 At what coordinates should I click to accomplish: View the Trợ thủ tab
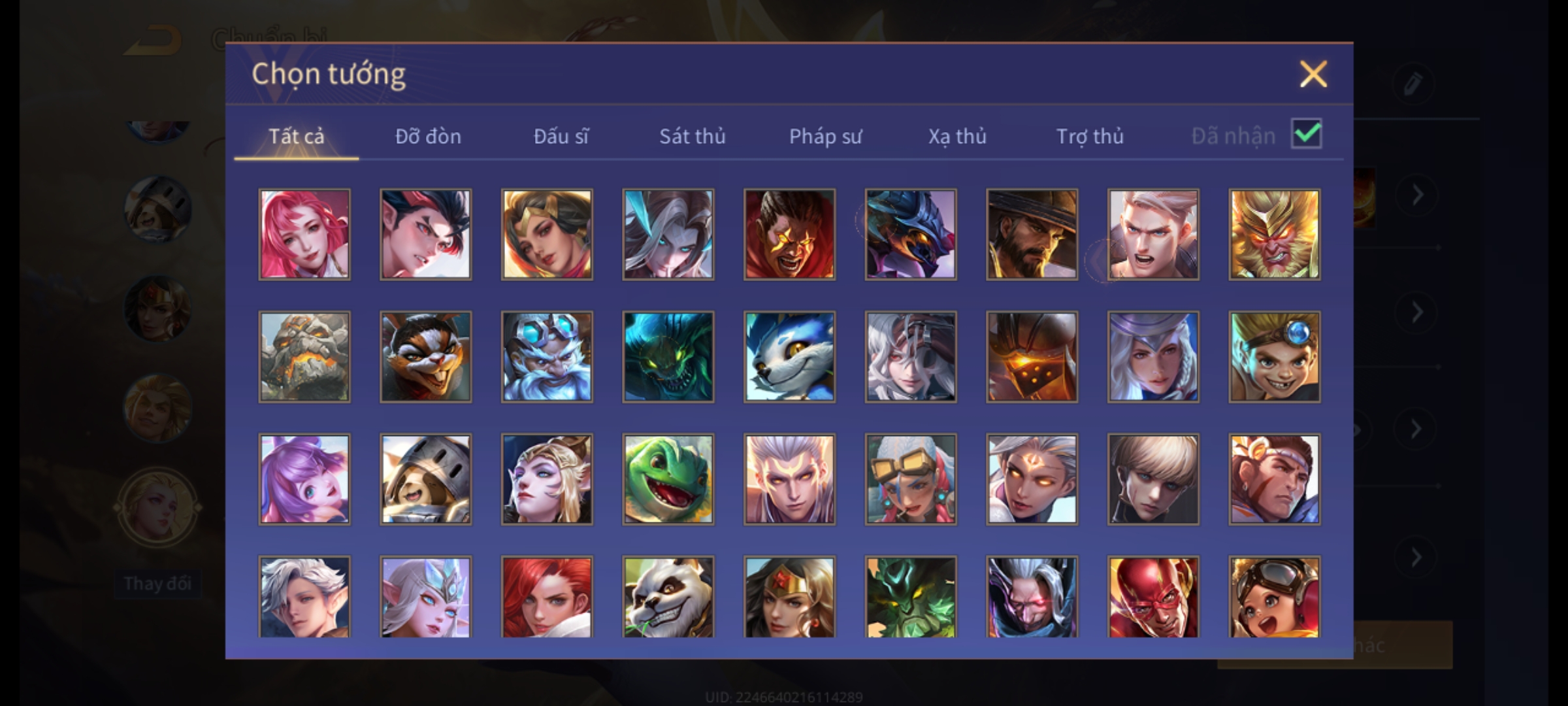pyautogui.click(x=1090, y=136)
